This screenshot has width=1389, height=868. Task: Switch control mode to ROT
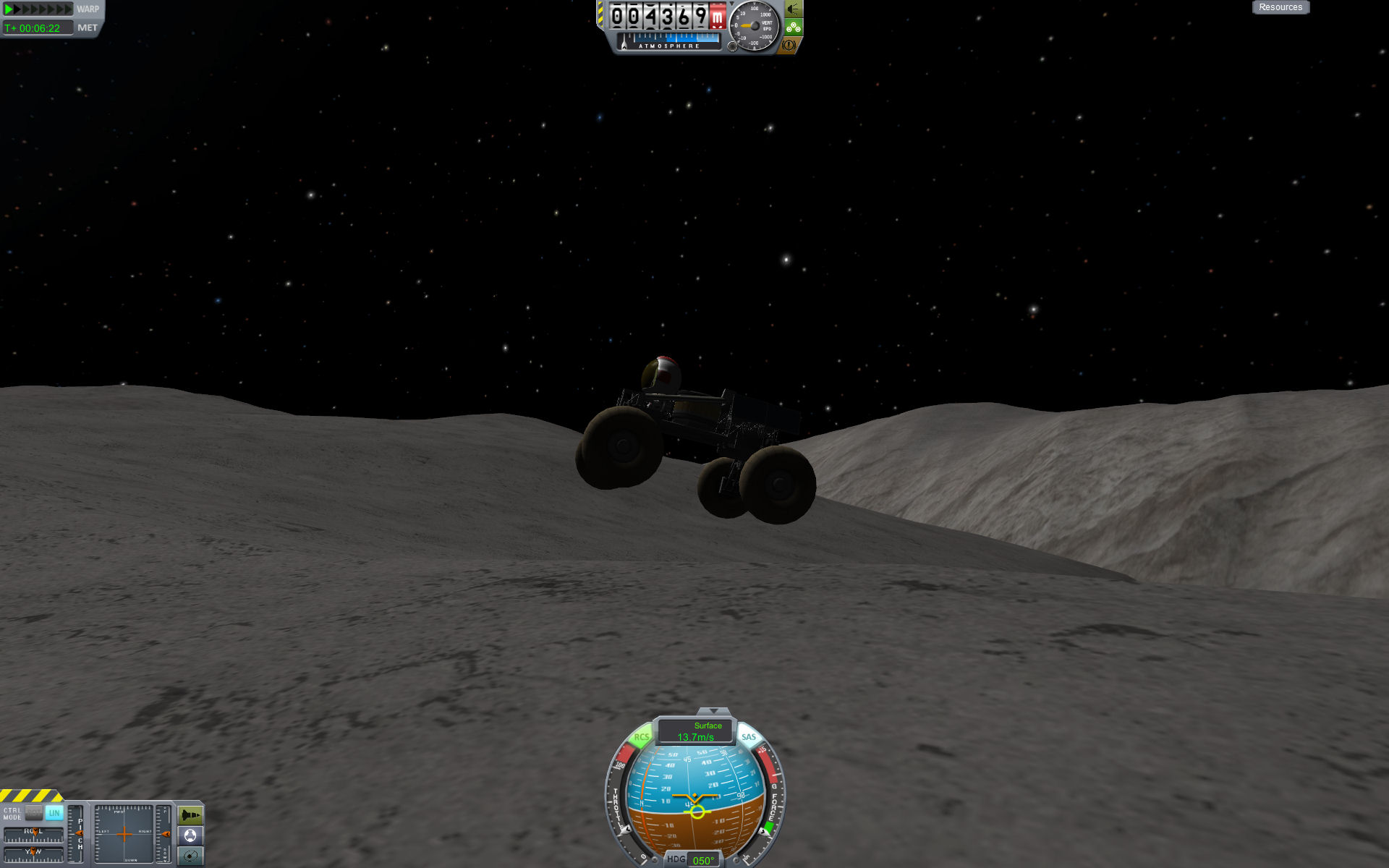click(34, 813)
